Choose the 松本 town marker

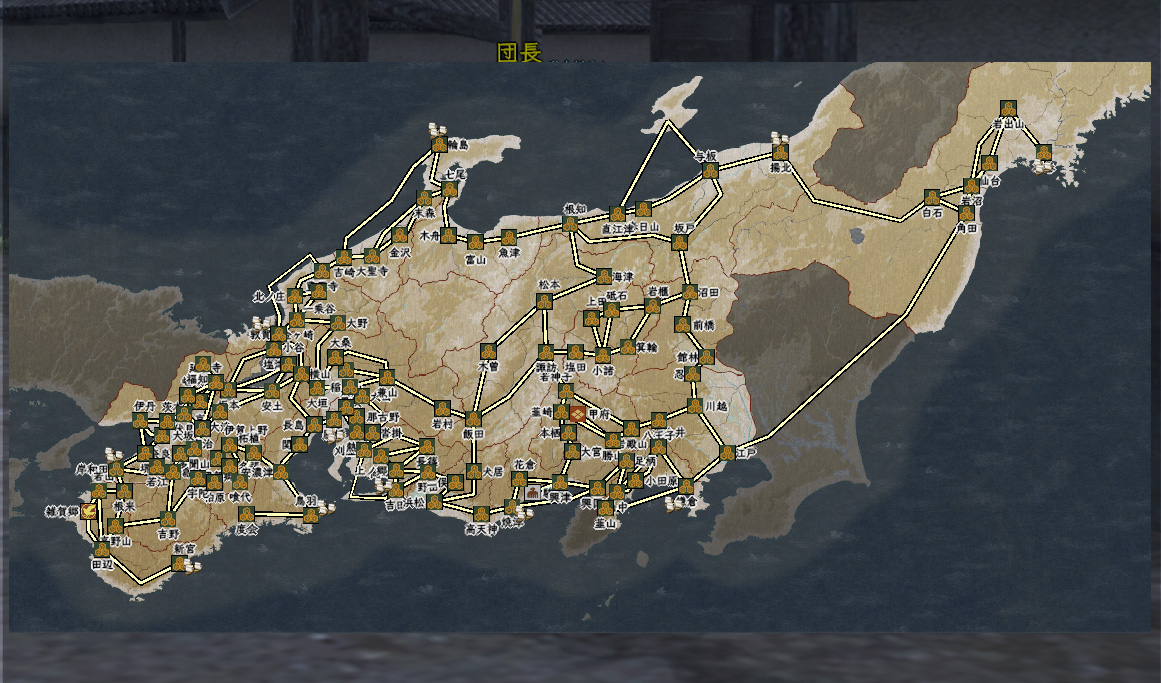pyautogui.click(x=545, y=300)
